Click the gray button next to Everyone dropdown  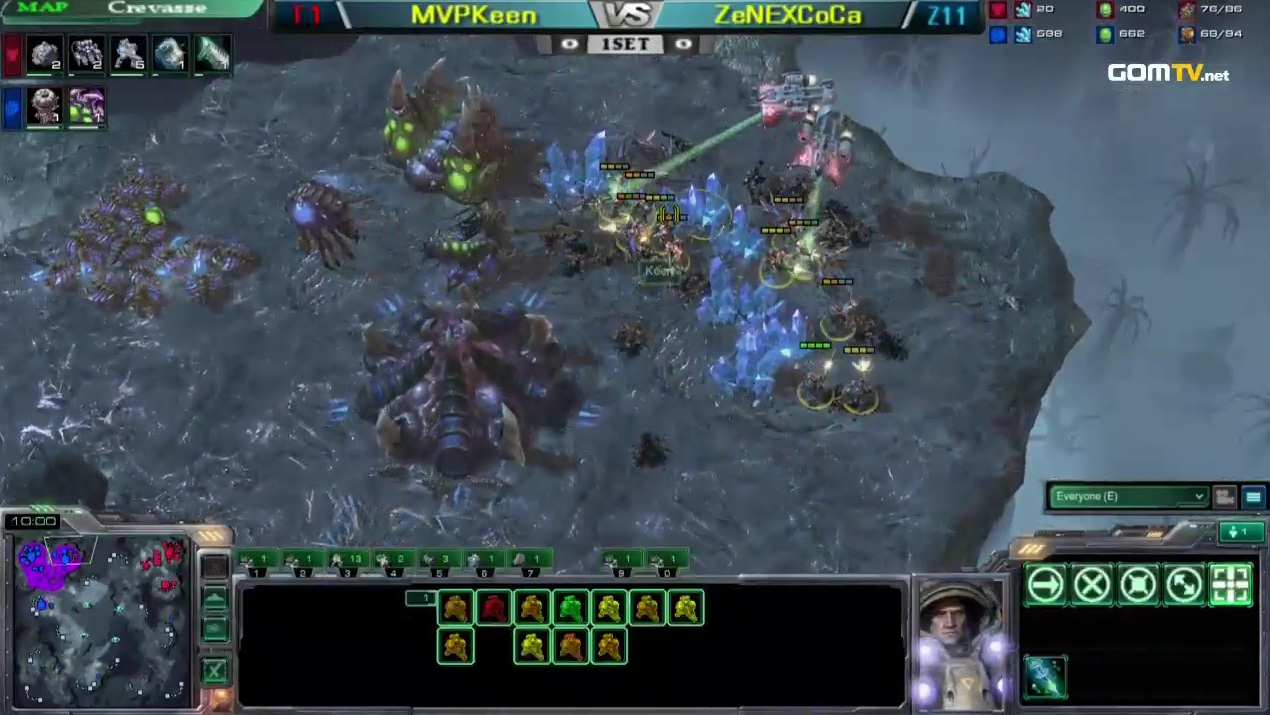(x=1224, y=496)
